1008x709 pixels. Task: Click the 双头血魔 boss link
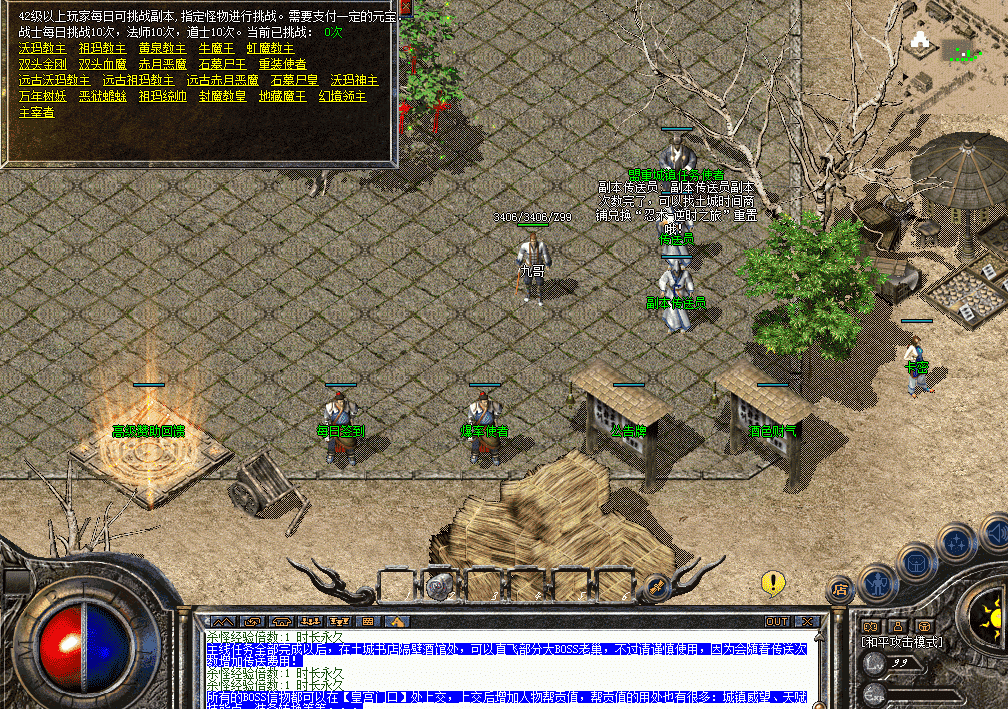point(102,64)
